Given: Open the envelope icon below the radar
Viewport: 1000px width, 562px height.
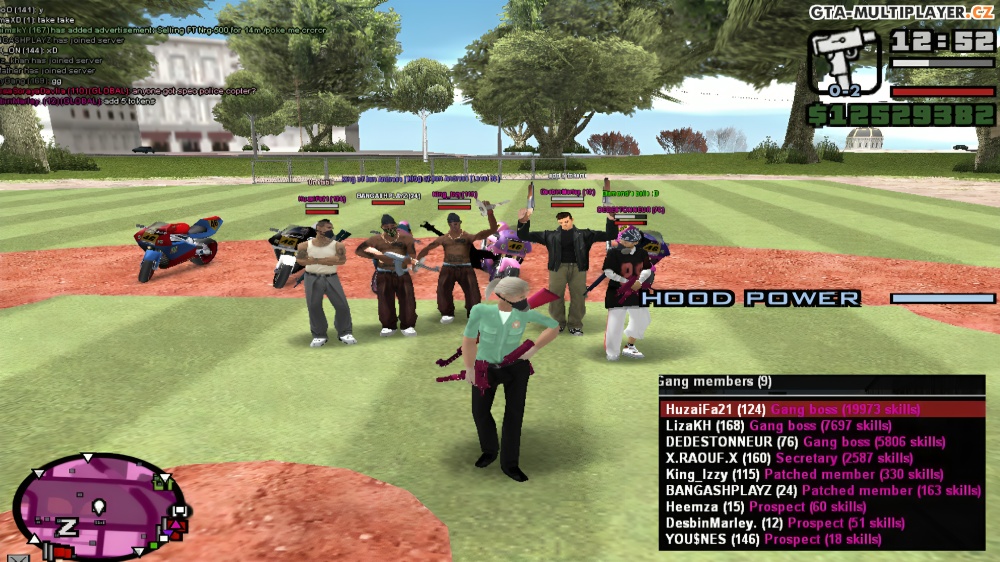Looking at the screenshot, I should [x=17, y=556].
